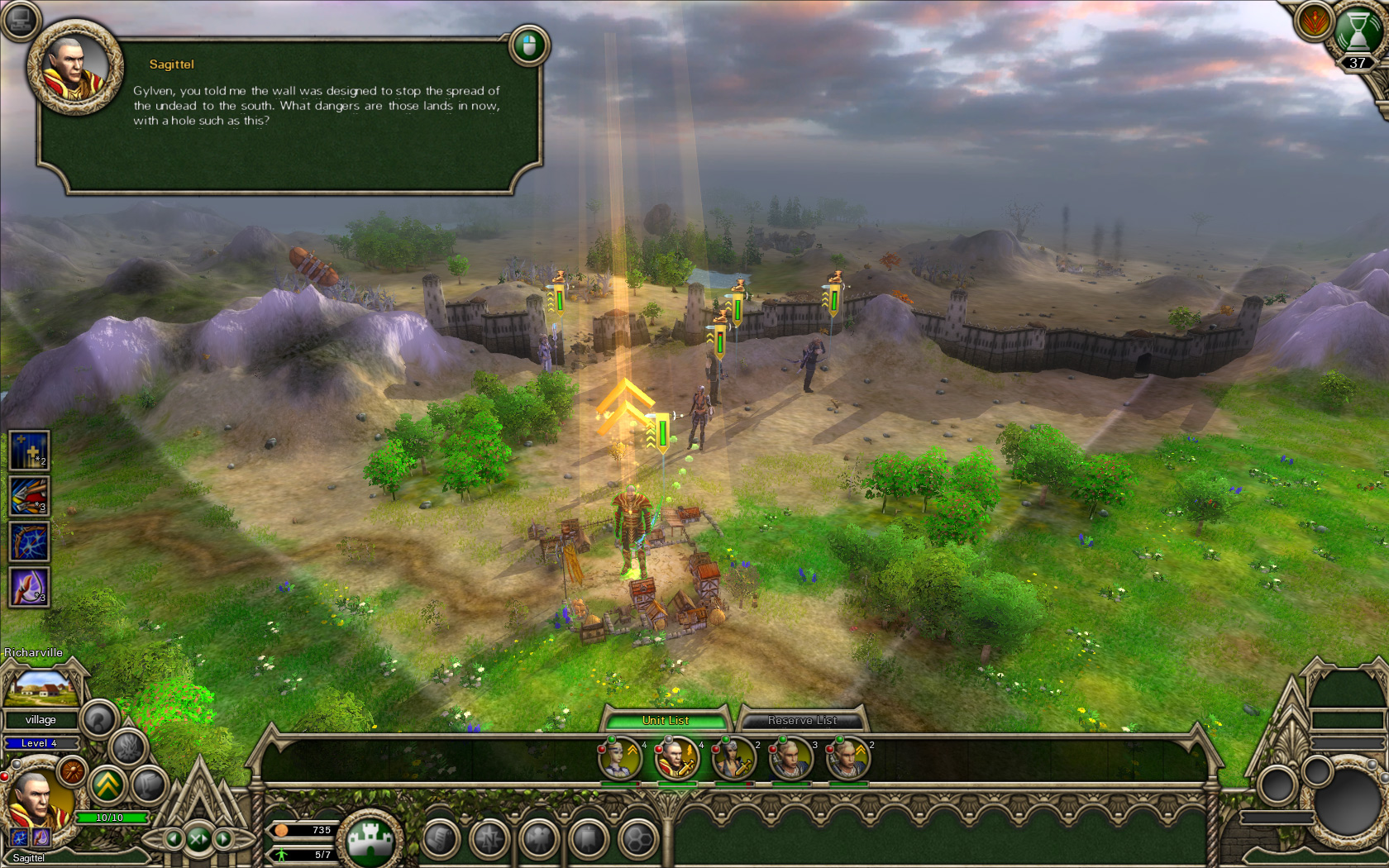1389x868 pixels.
Task: Use the lightning bow ability icon
Action: (29, 542)
